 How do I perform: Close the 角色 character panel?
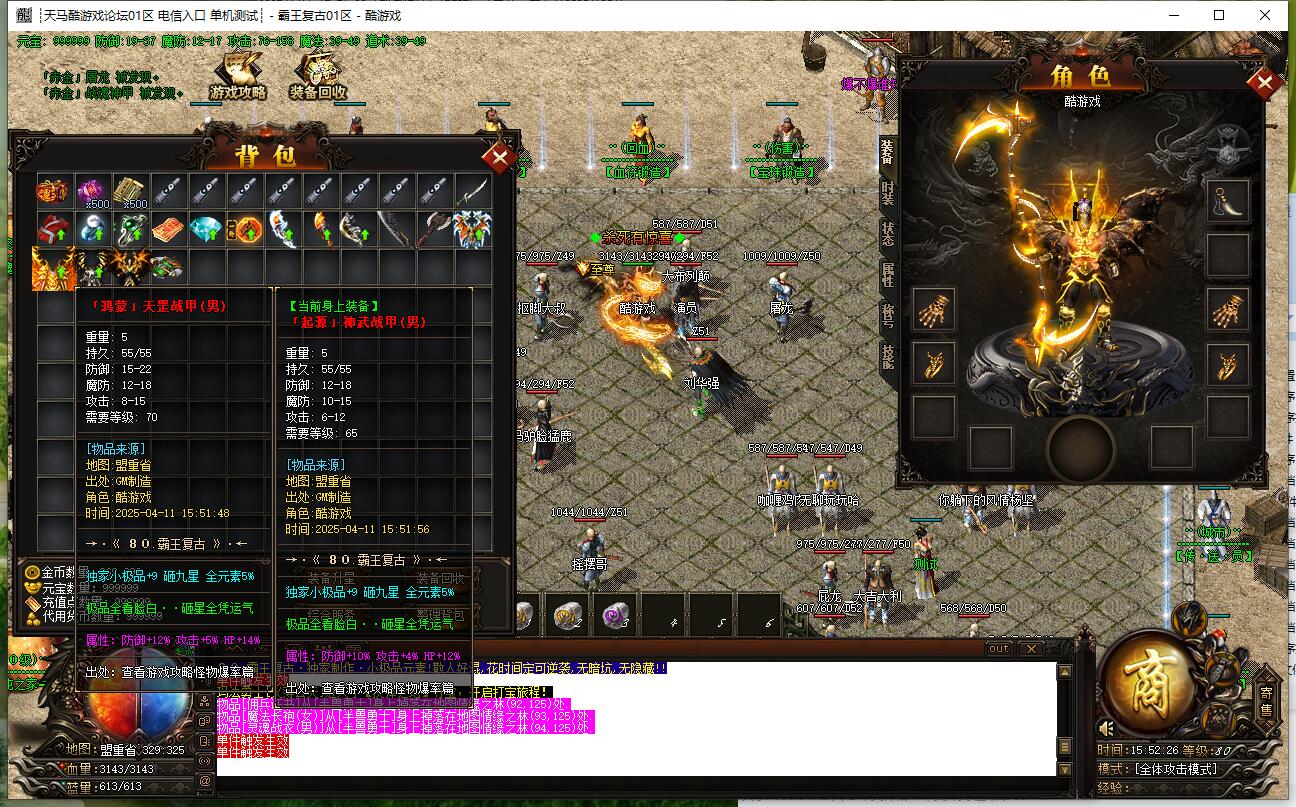pos(1265,84)
